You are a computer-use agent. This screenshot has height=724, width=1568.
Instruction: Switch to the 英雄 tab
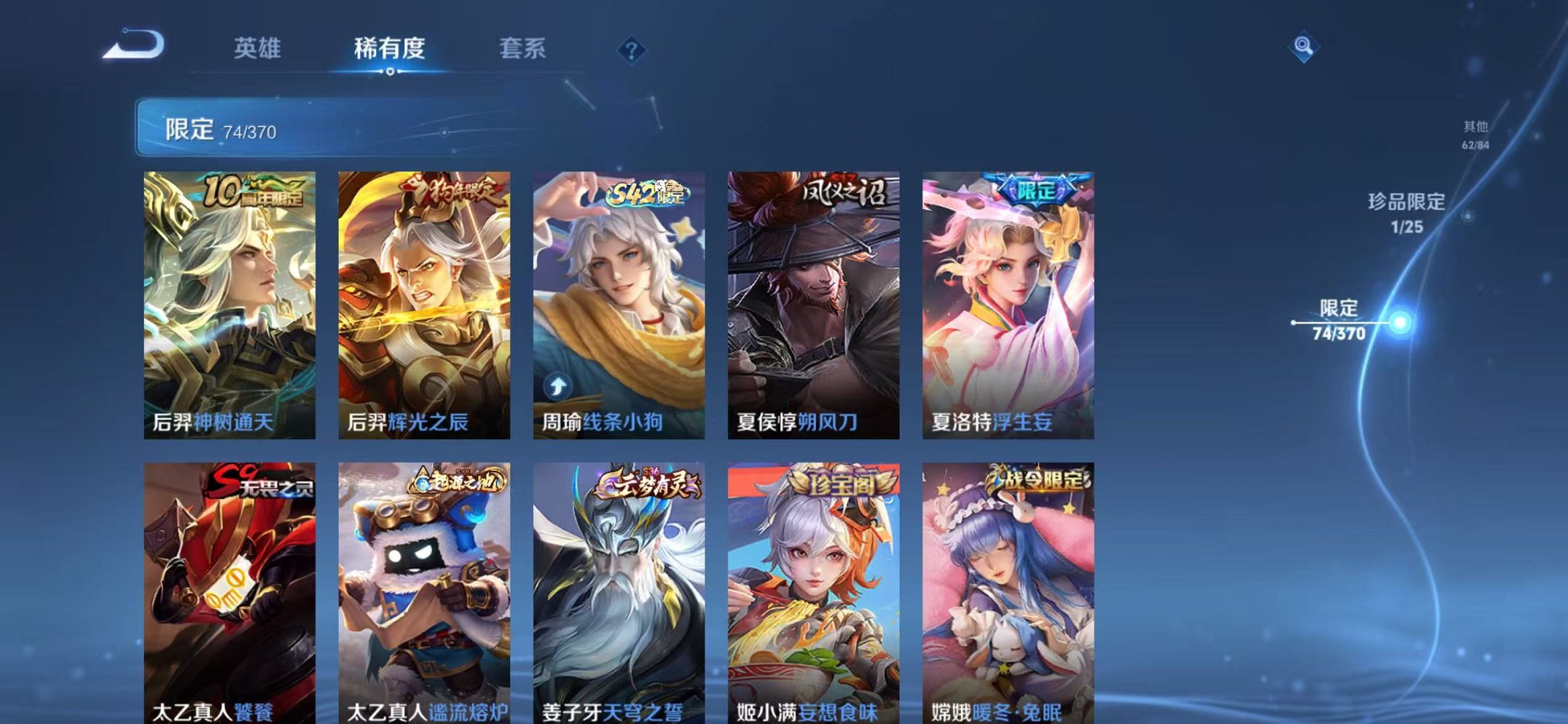tap(259, 50)
